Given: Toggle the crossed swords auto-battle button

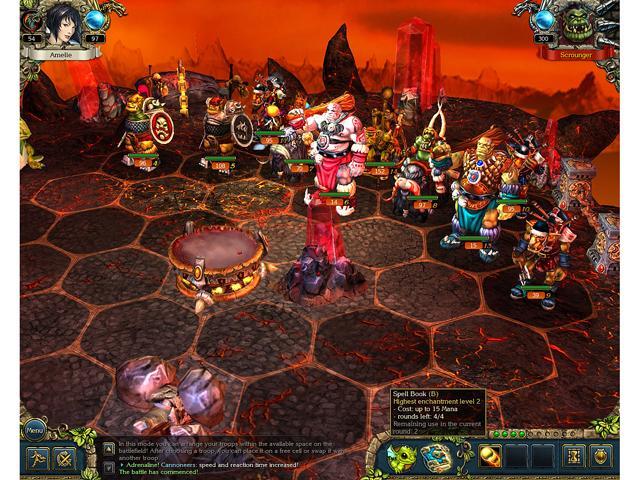Looking at the screenshot, I should (65, 460).
